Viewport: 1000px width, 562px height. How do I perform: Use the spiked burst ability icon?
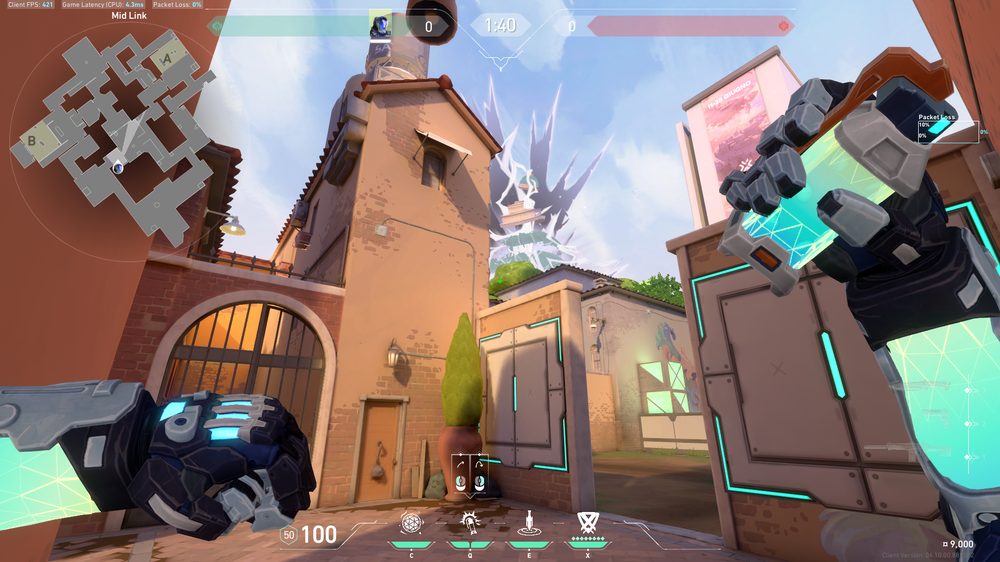point(469,522)
